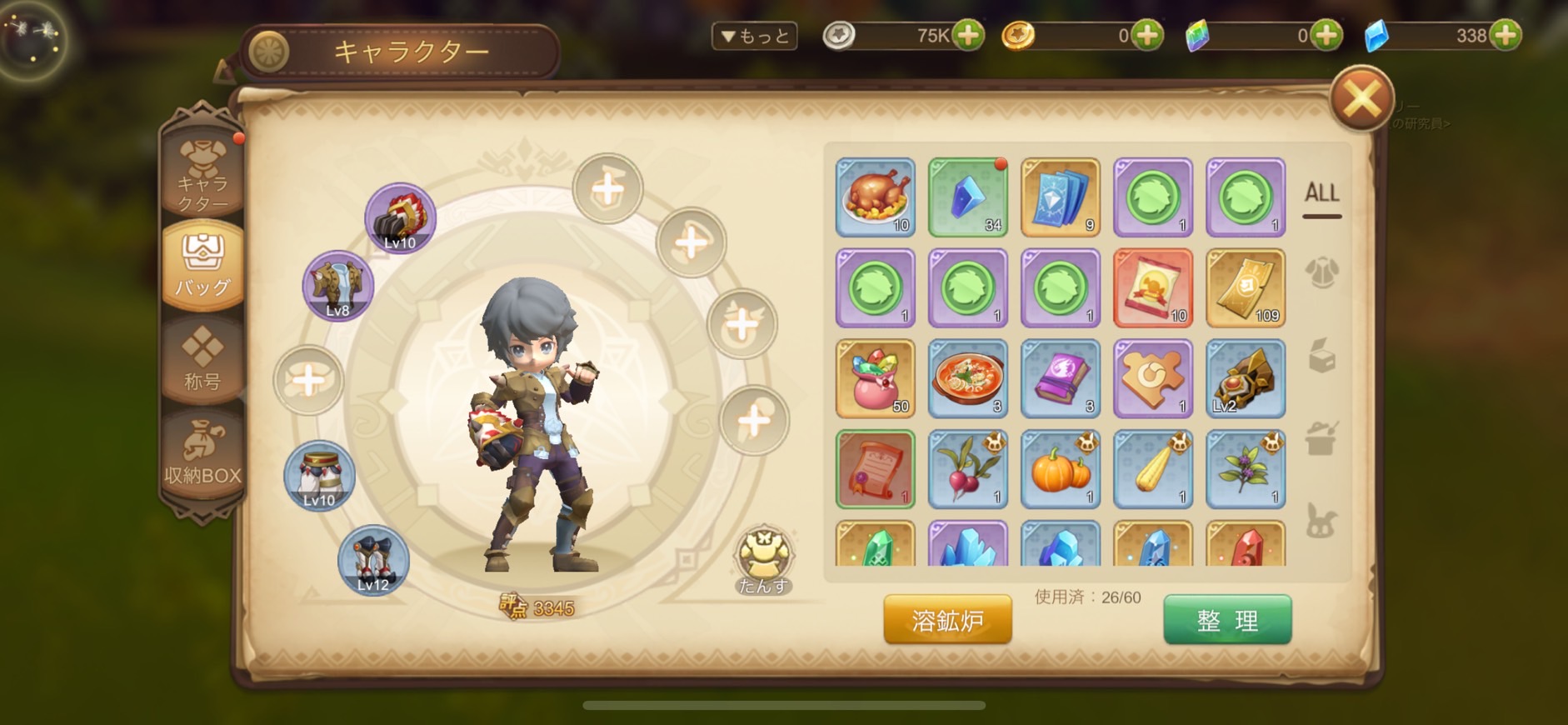Select the purple spellbook item
The height and width of the screenshot is (725, 1568).
tap(1060, 378)
